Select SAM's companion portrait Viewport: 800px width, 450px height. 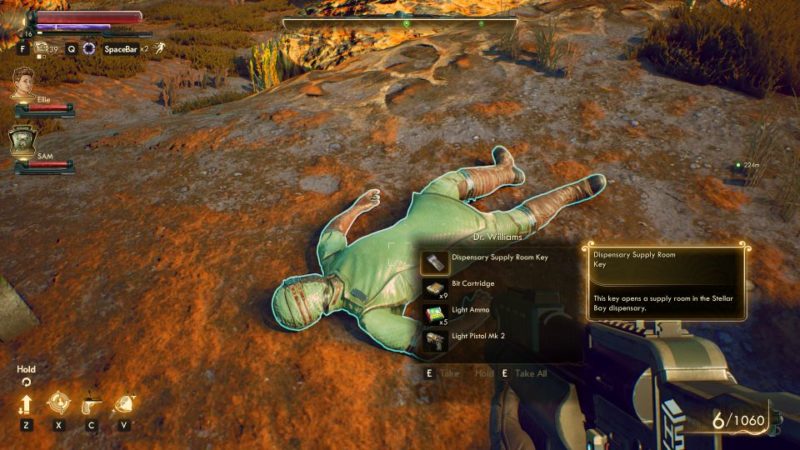coord(23,141)
